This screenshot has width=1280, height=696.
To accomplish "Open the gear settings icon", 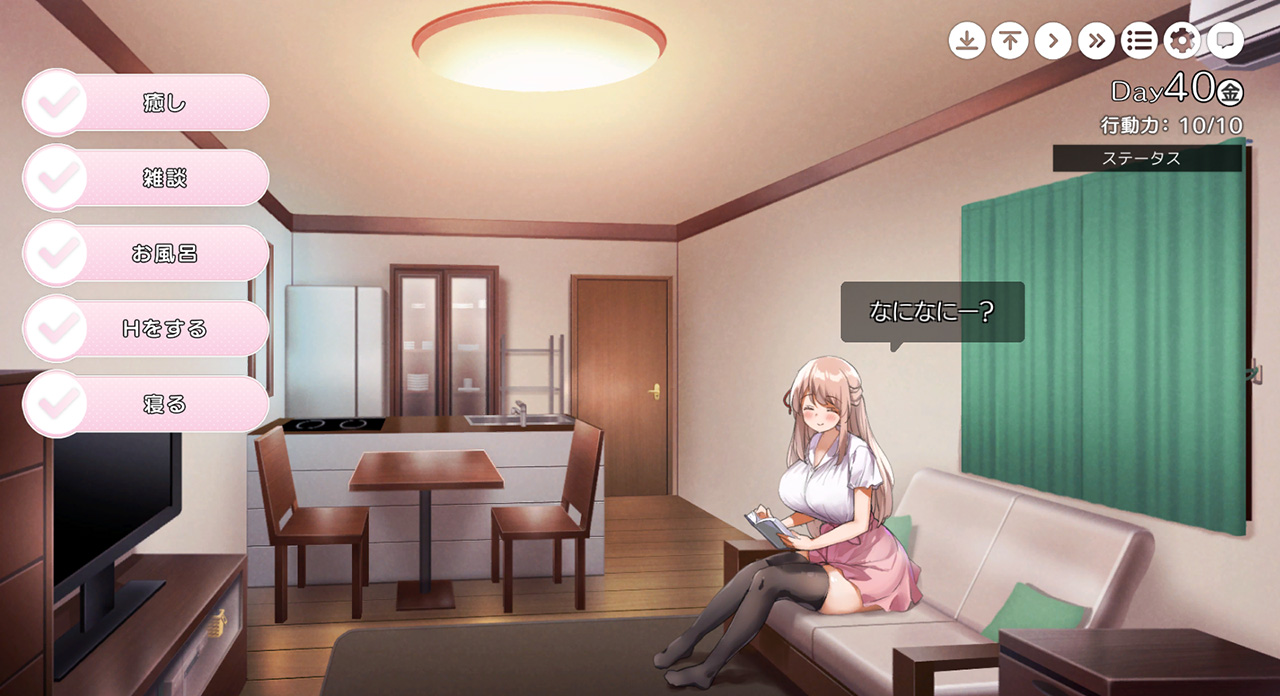I will click(1182, 41).
